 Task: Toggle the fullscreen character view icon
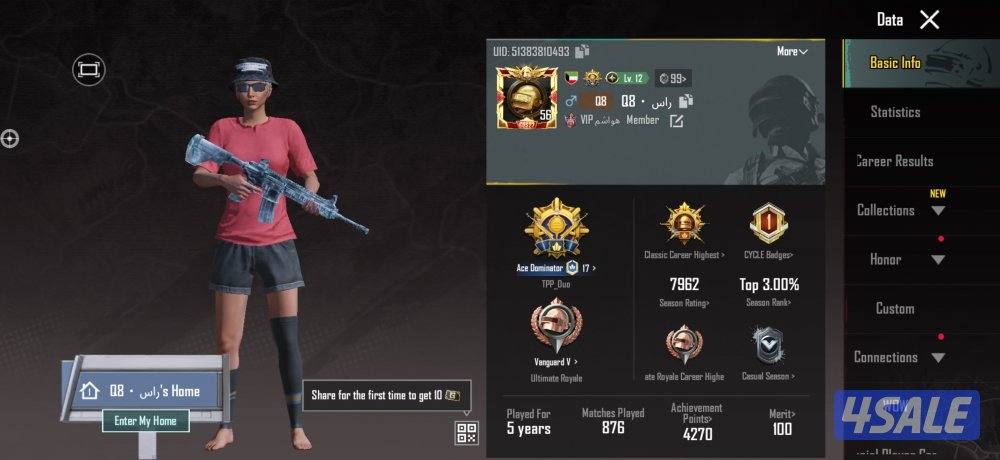(89, 69)
